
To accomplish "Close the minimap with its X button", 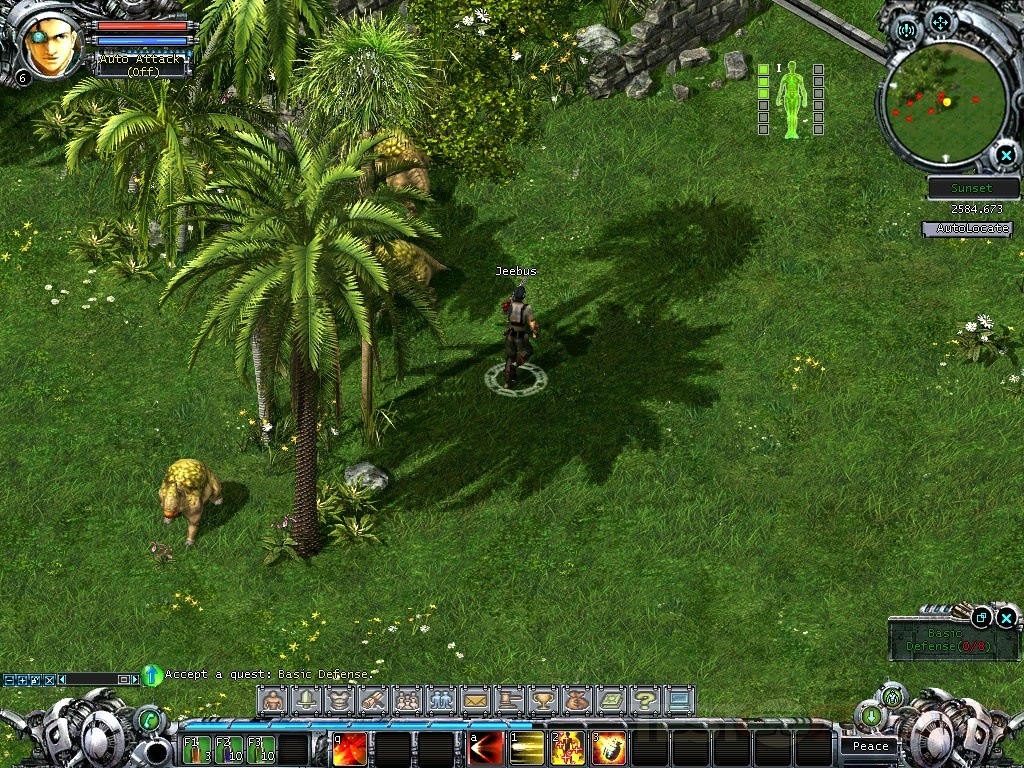I will (x=1004, y=155).
